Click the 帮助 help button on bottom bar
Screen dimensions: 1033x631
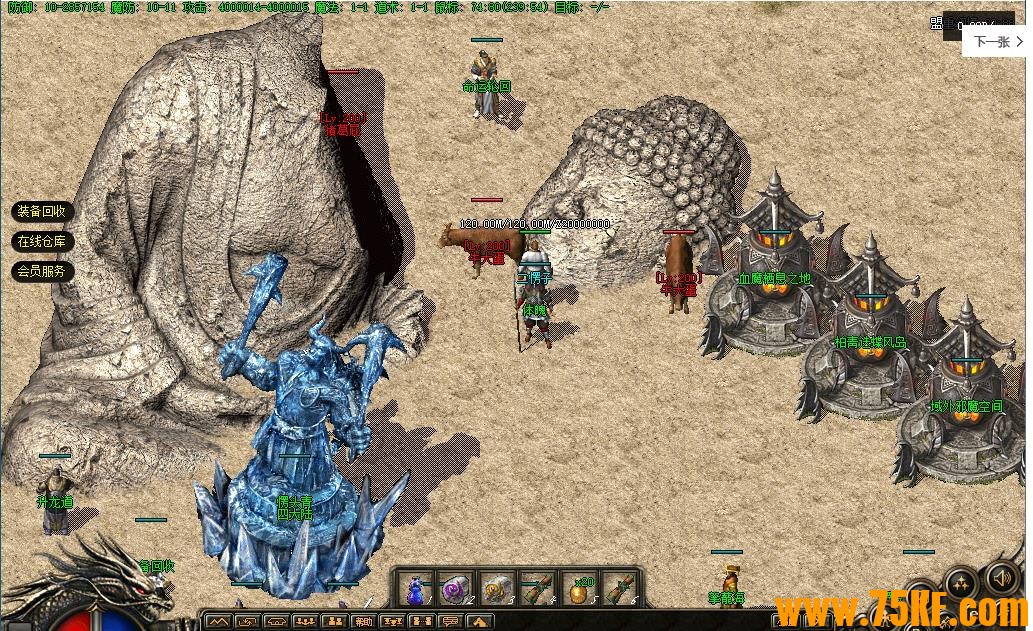pos(363,621)
